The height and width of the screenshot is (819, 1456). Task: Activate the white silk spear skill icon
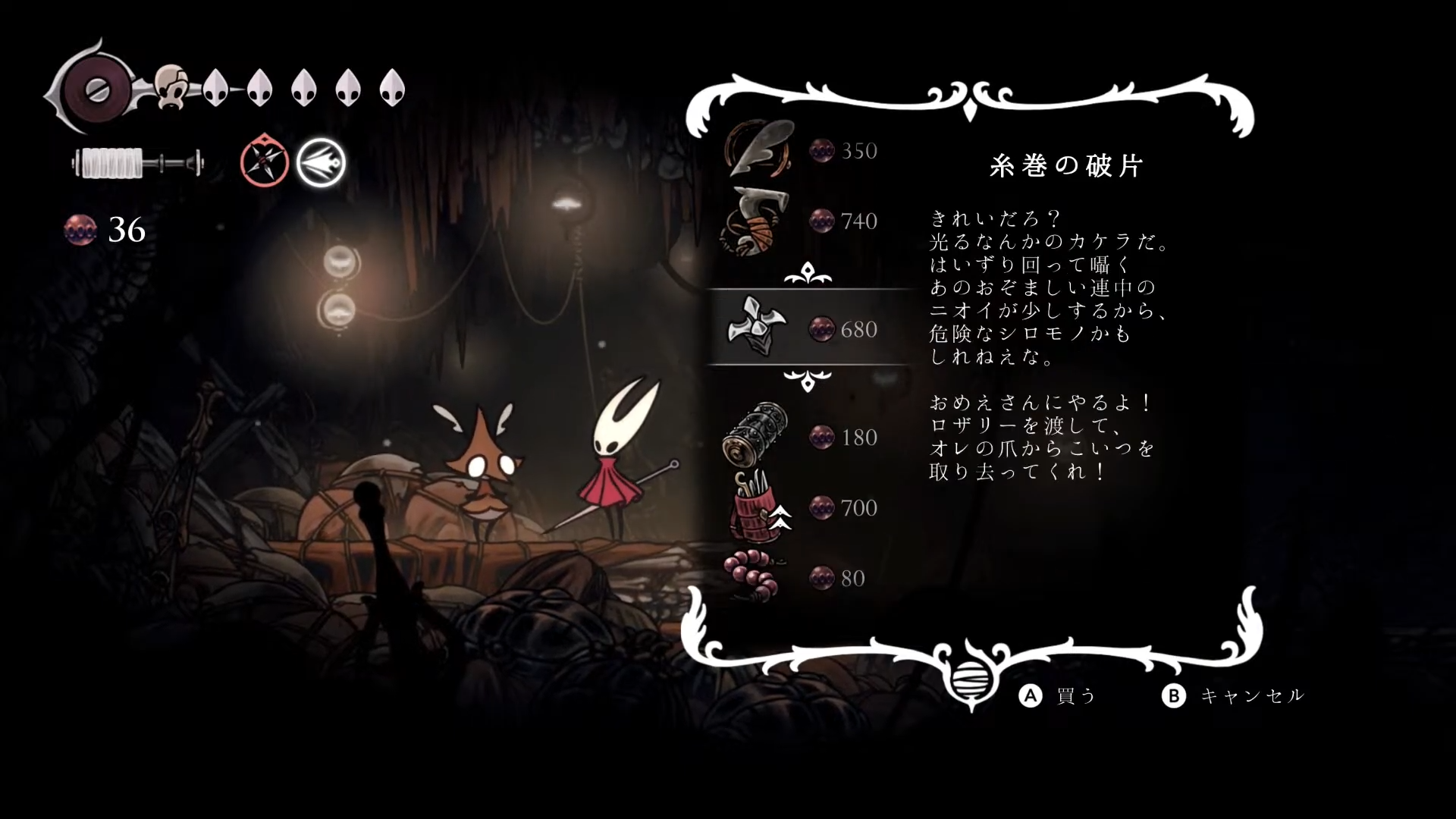[x=321, y=162]
